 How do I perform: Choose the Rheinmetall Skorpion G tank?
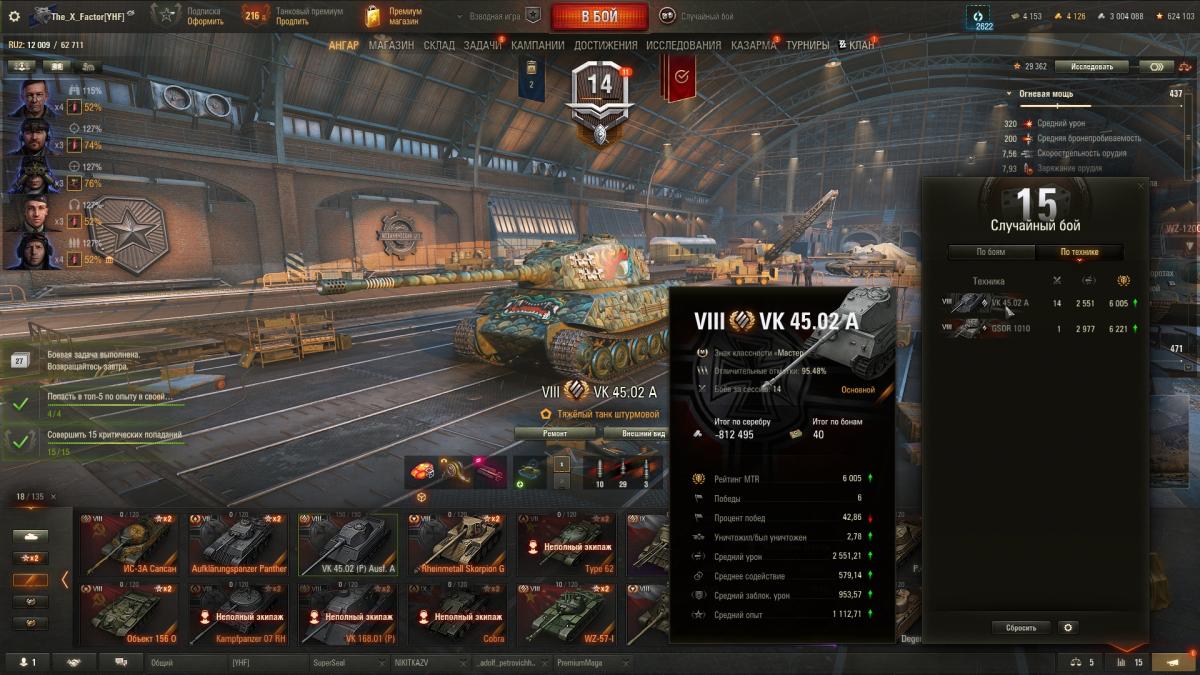tap(456, 545)
